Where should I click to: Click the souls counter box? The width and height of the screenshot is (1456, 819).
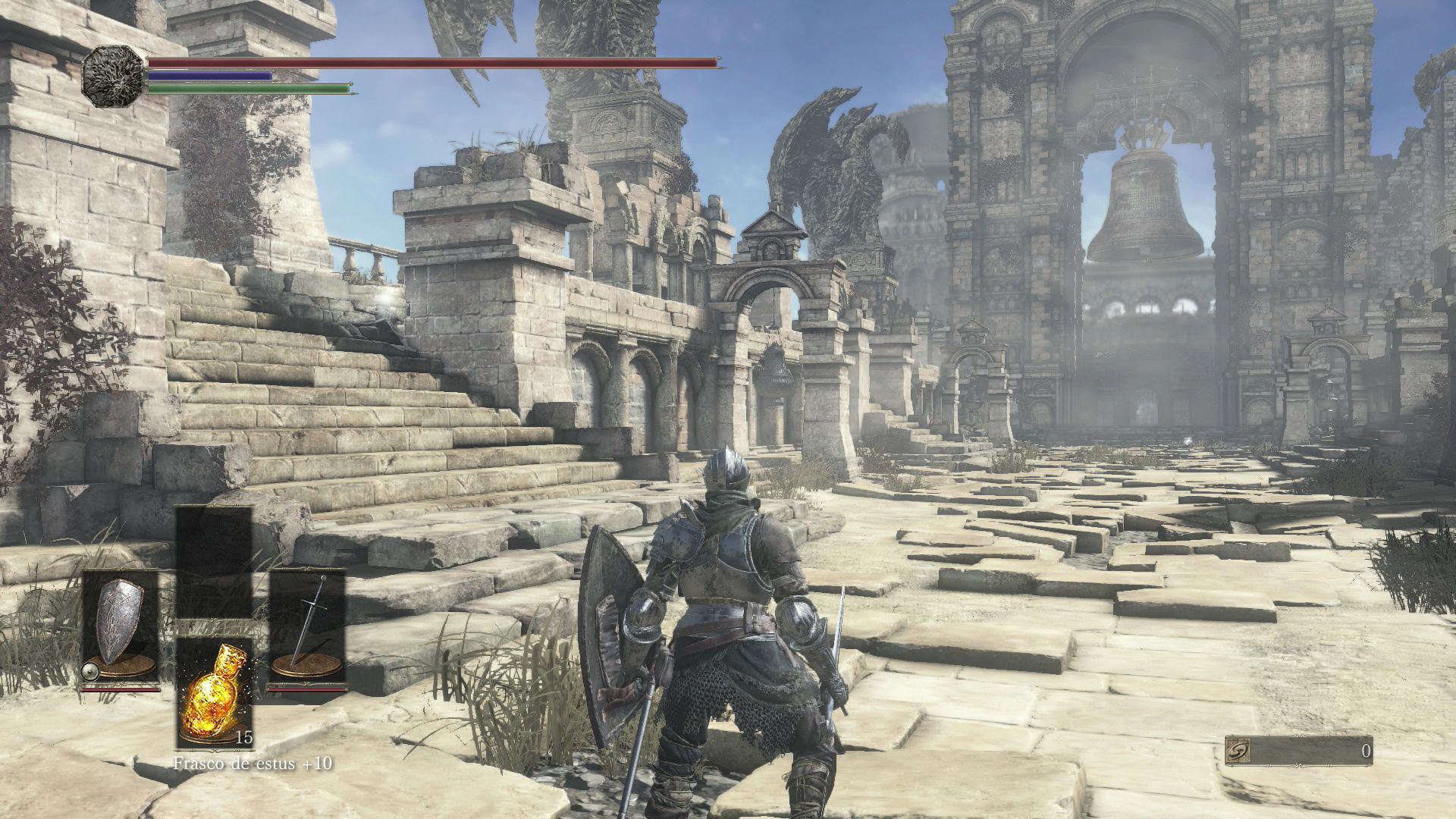pos(1298,751)
